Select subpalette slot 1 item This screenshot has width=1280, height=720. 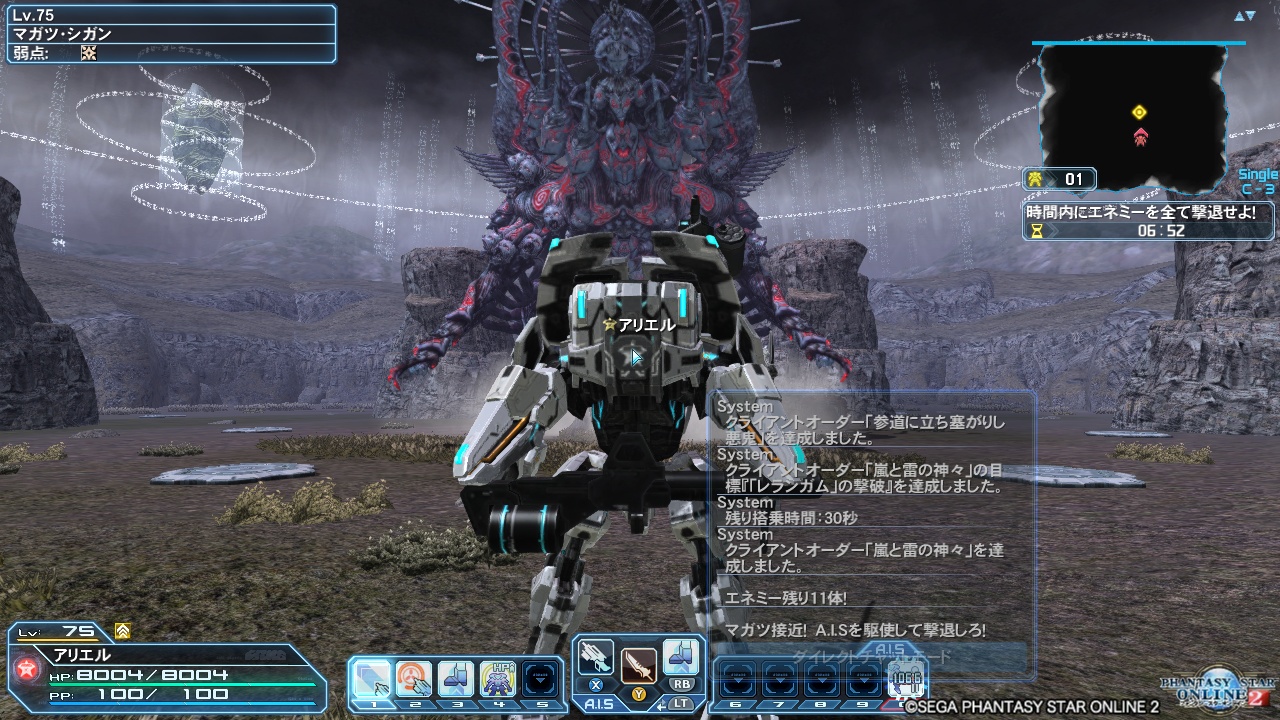point(372,680)
